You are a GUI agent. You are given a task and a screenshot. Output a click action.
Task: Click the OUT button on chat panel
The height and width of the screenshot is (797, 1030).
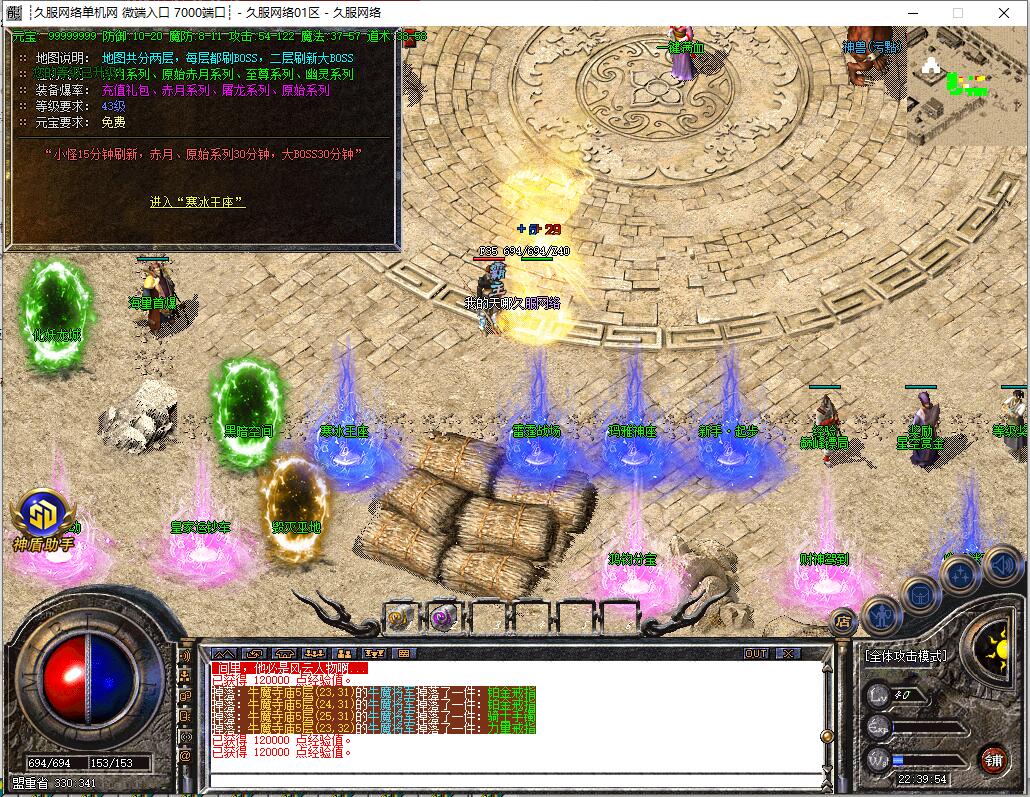[756, 653]
